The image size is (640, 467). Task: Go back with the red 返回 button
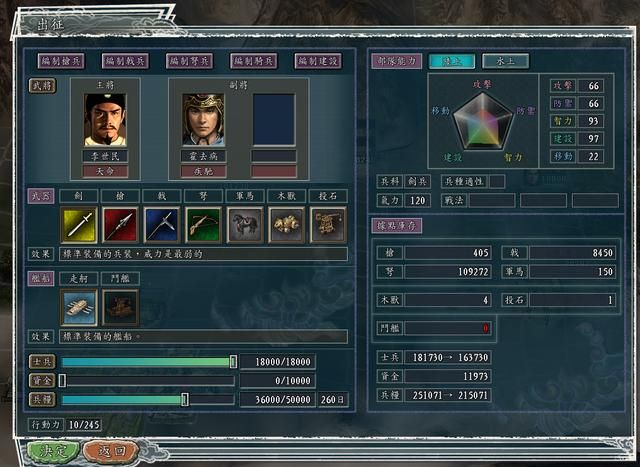pyautogui.click(x=111, y=451)
